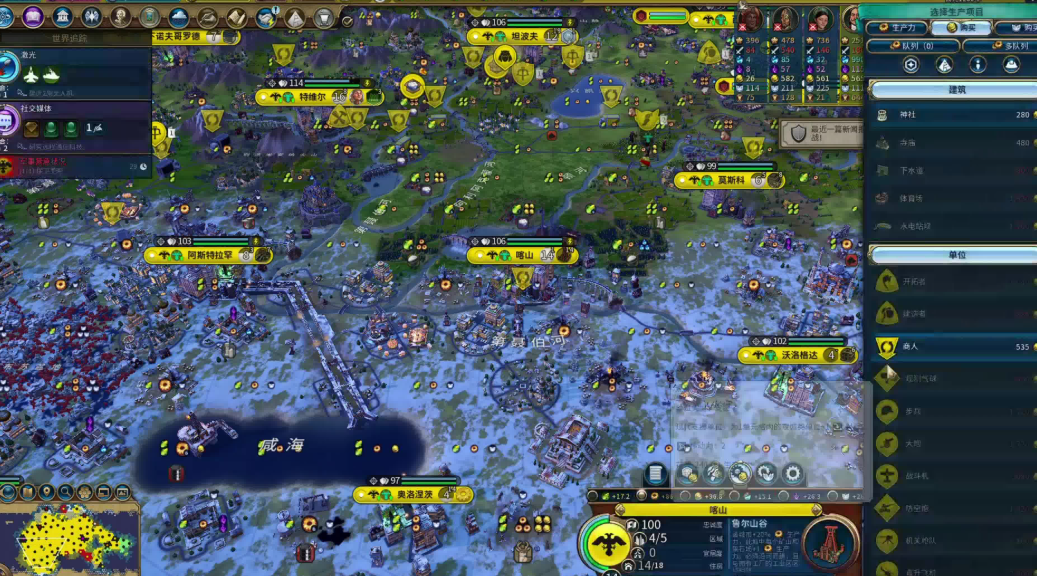
Task: Select the 莫斯科 city banner
Action: tap(731, 180)
